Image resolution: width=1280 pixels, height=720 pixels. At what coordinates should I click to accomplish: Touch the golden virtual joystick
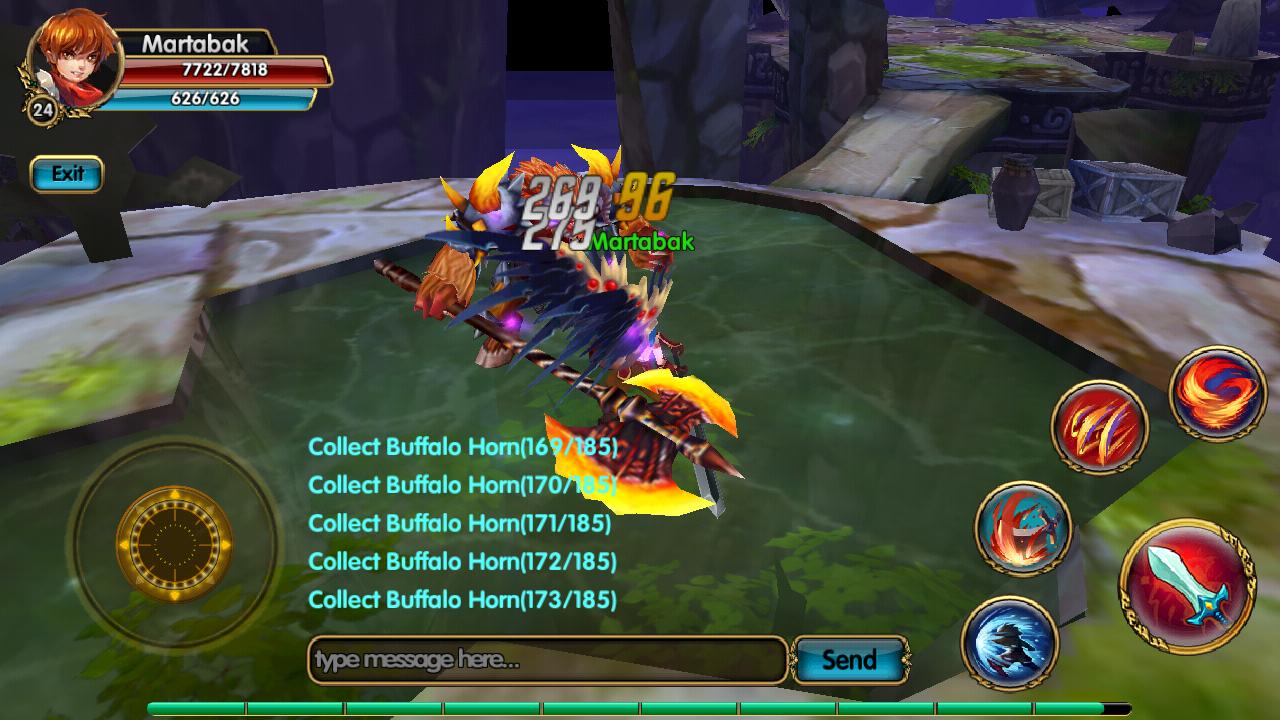[174, 544]
